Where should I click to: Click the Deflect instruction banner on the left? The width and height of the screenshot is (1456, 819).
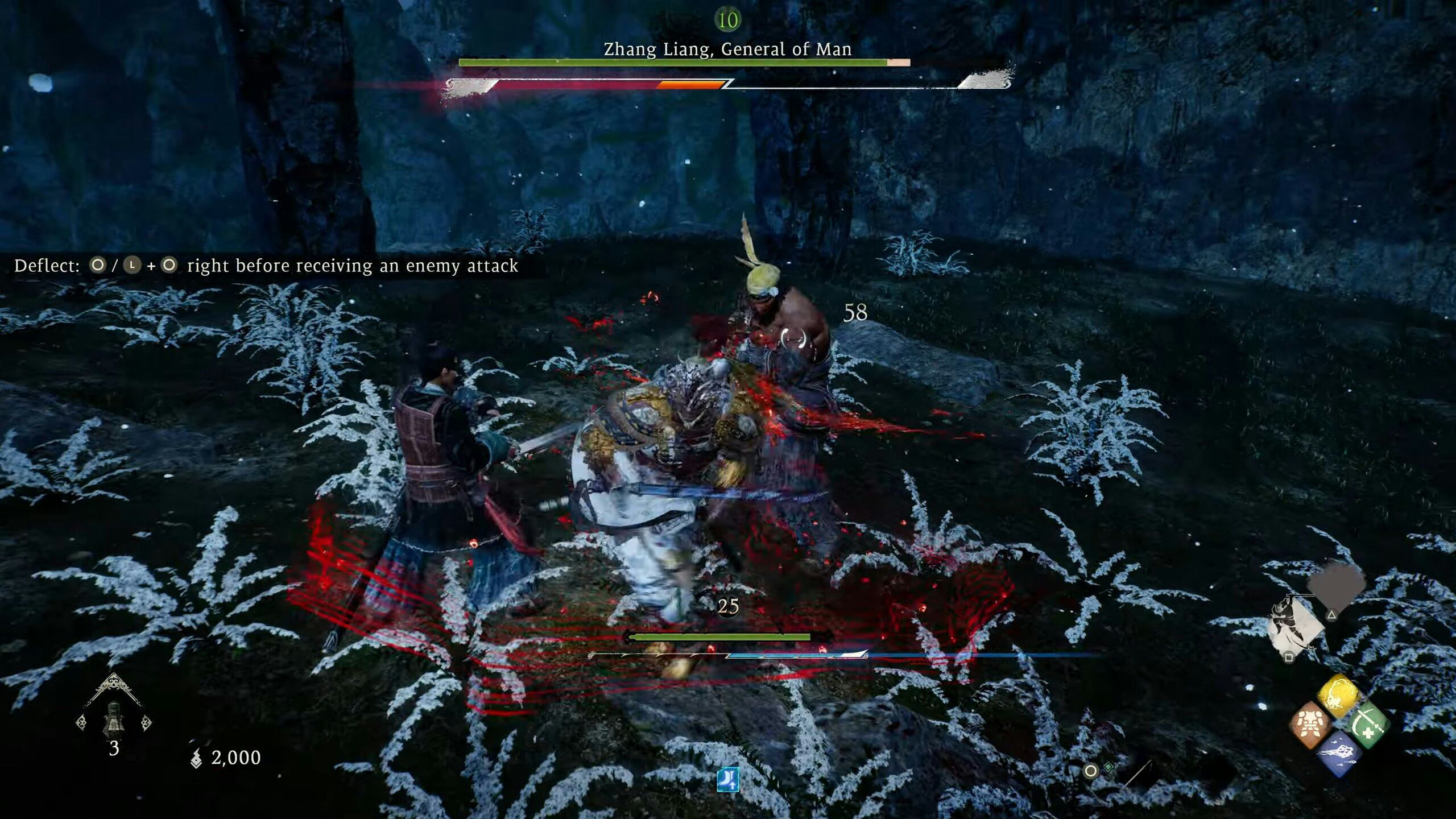click(267, 265)
